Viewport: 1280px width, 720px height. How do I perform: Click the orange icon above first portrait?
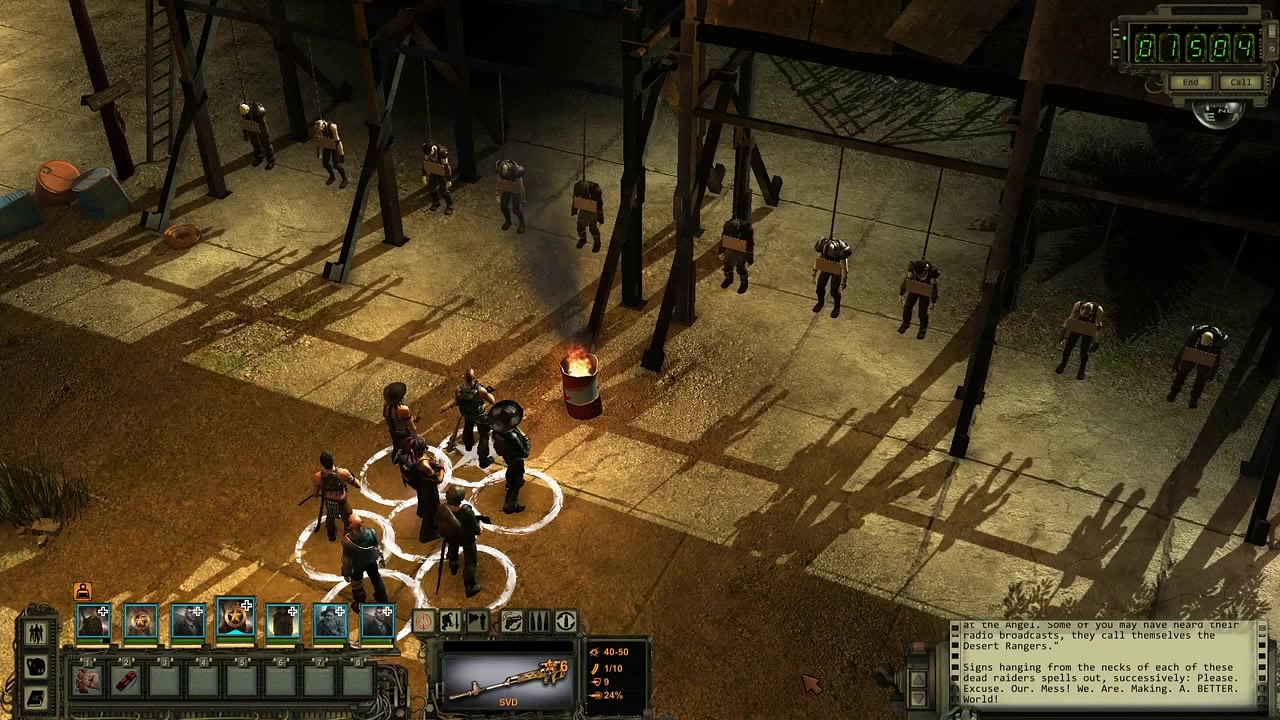83,591
